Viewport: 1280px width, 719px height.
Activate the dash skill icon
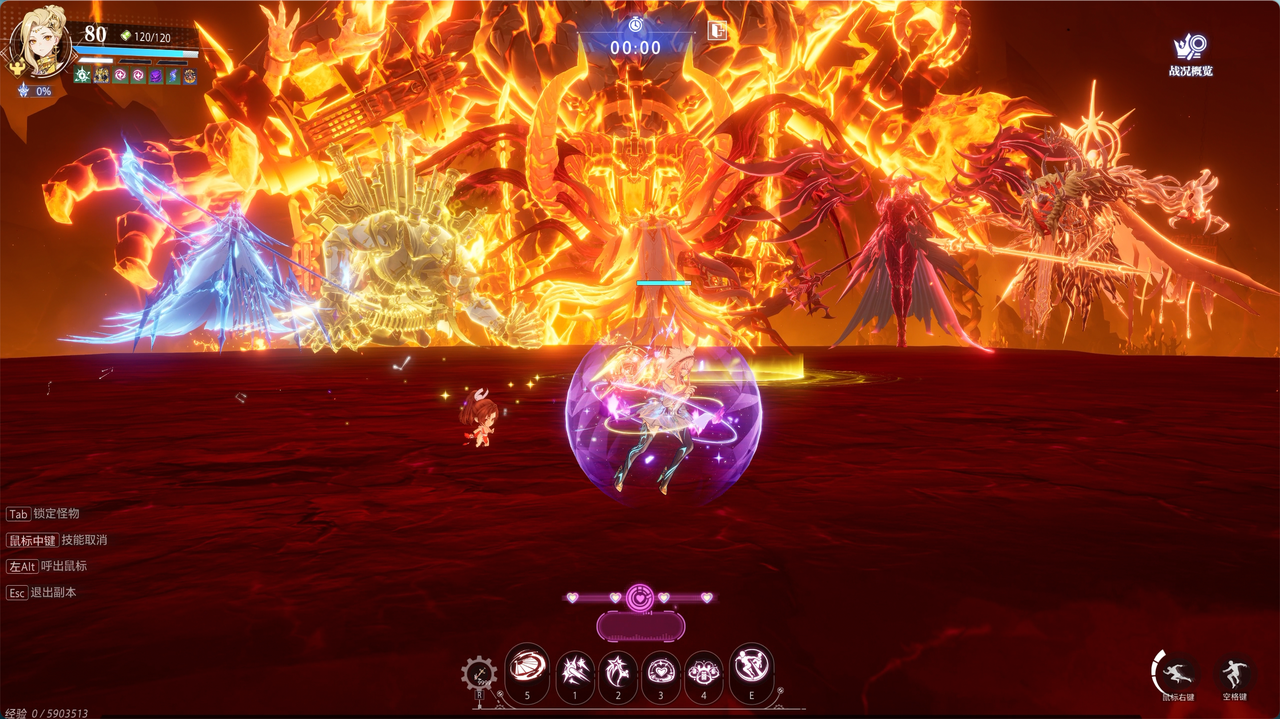(x=1176, y=672)
